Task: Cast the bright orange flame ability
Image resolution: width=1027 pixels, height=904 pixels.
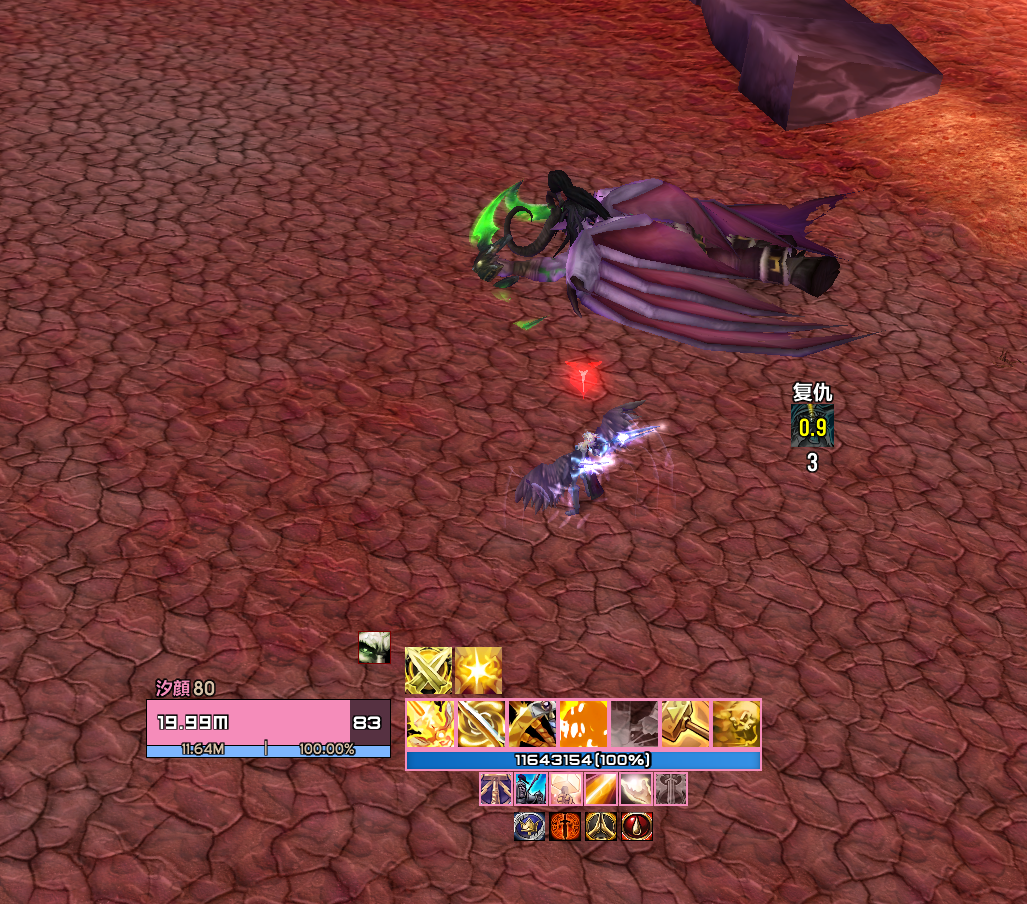Action: (584, 724)
